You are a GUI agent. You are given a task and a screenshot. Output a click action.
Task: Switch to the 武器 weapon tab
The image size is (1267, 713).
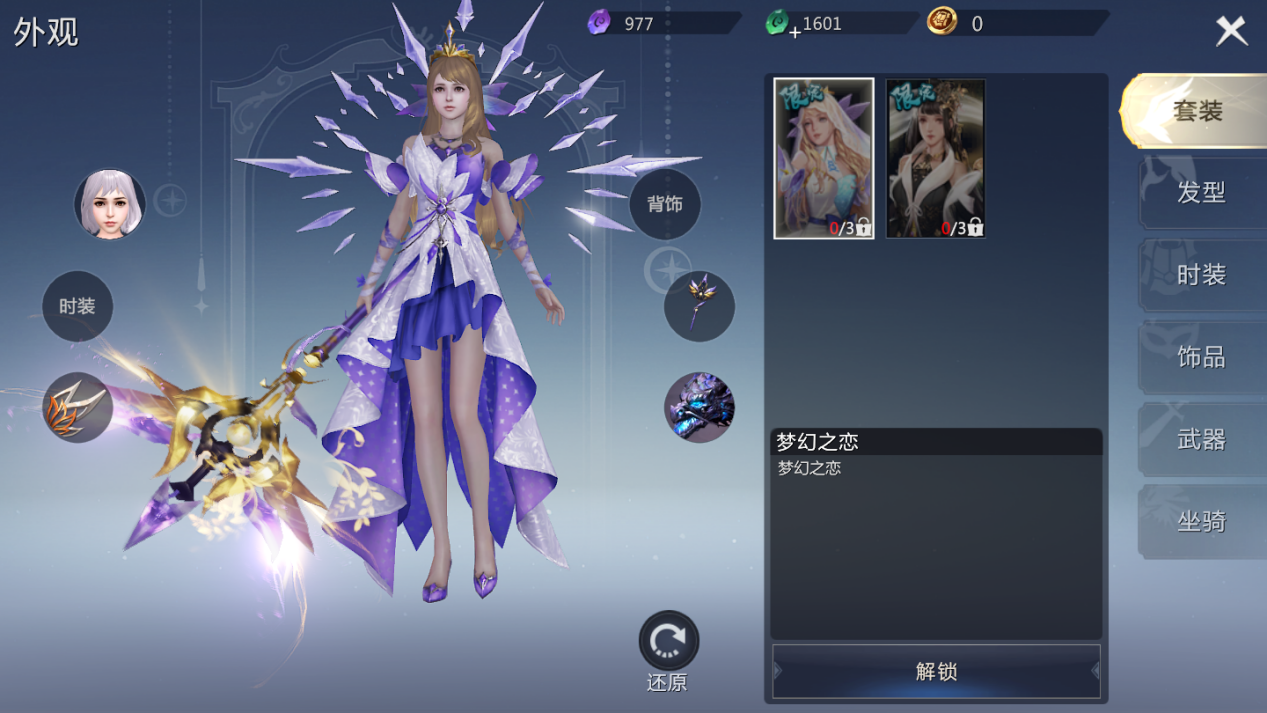coord(1200,438)
